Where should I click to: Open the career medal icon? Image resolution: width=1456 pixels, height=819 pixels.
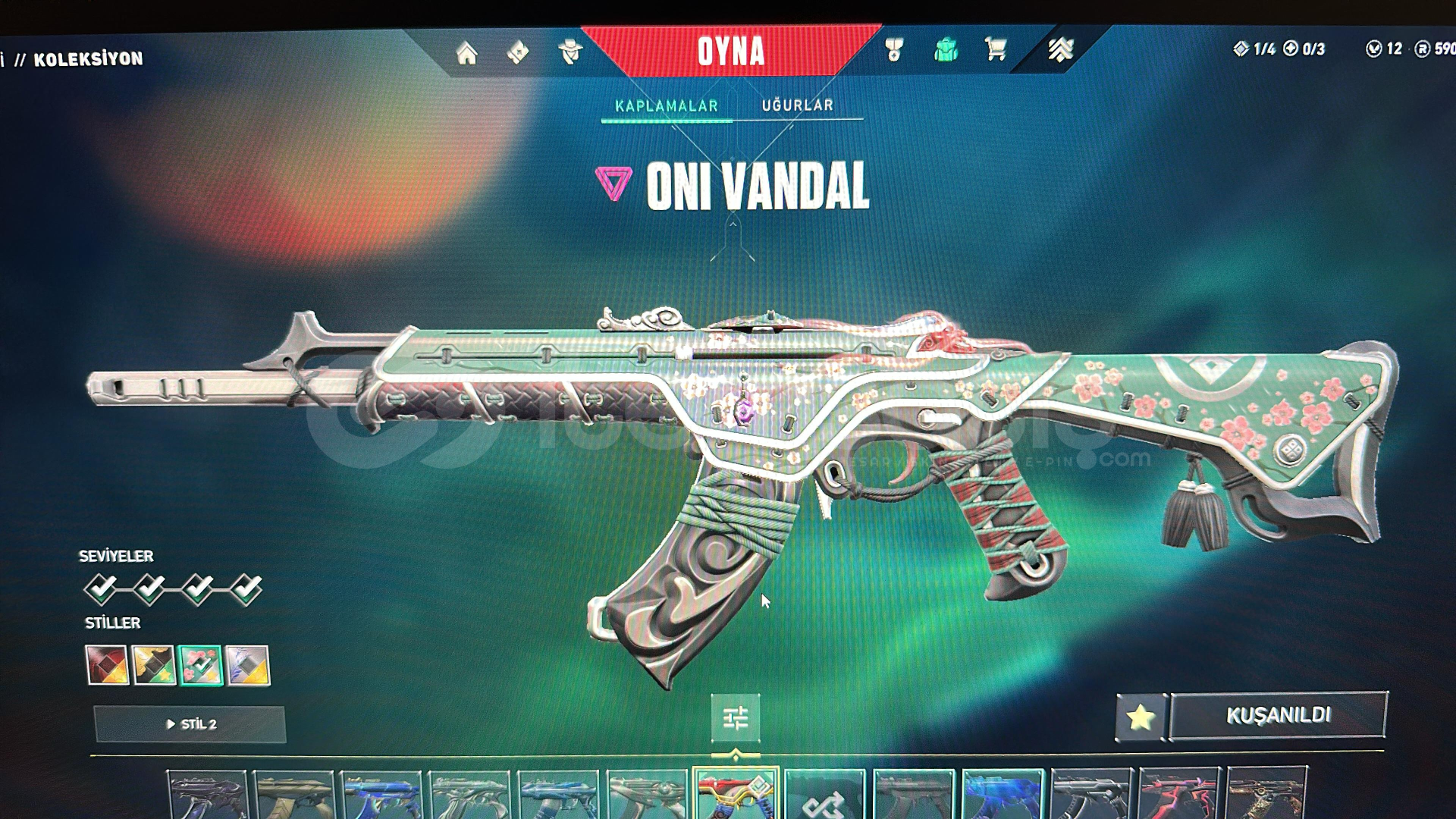coord(894,50)
